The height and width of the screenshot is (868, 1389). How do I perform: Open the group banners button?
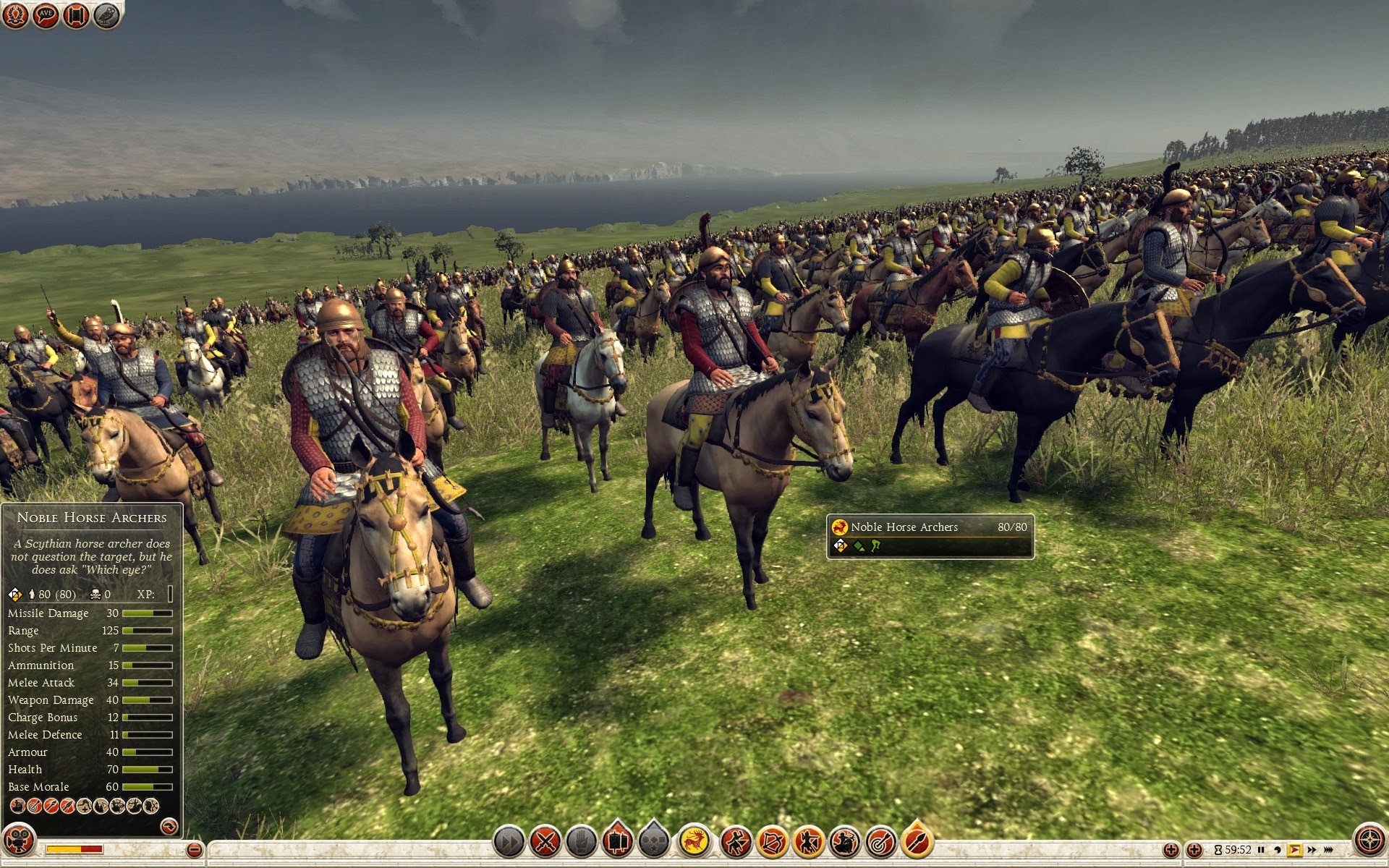tap(617, 842)
